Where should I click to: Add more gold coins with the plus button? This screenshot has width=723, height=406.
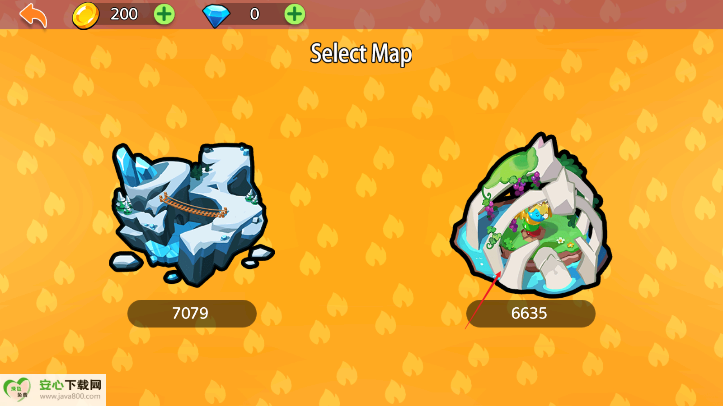tap(164, 14)
